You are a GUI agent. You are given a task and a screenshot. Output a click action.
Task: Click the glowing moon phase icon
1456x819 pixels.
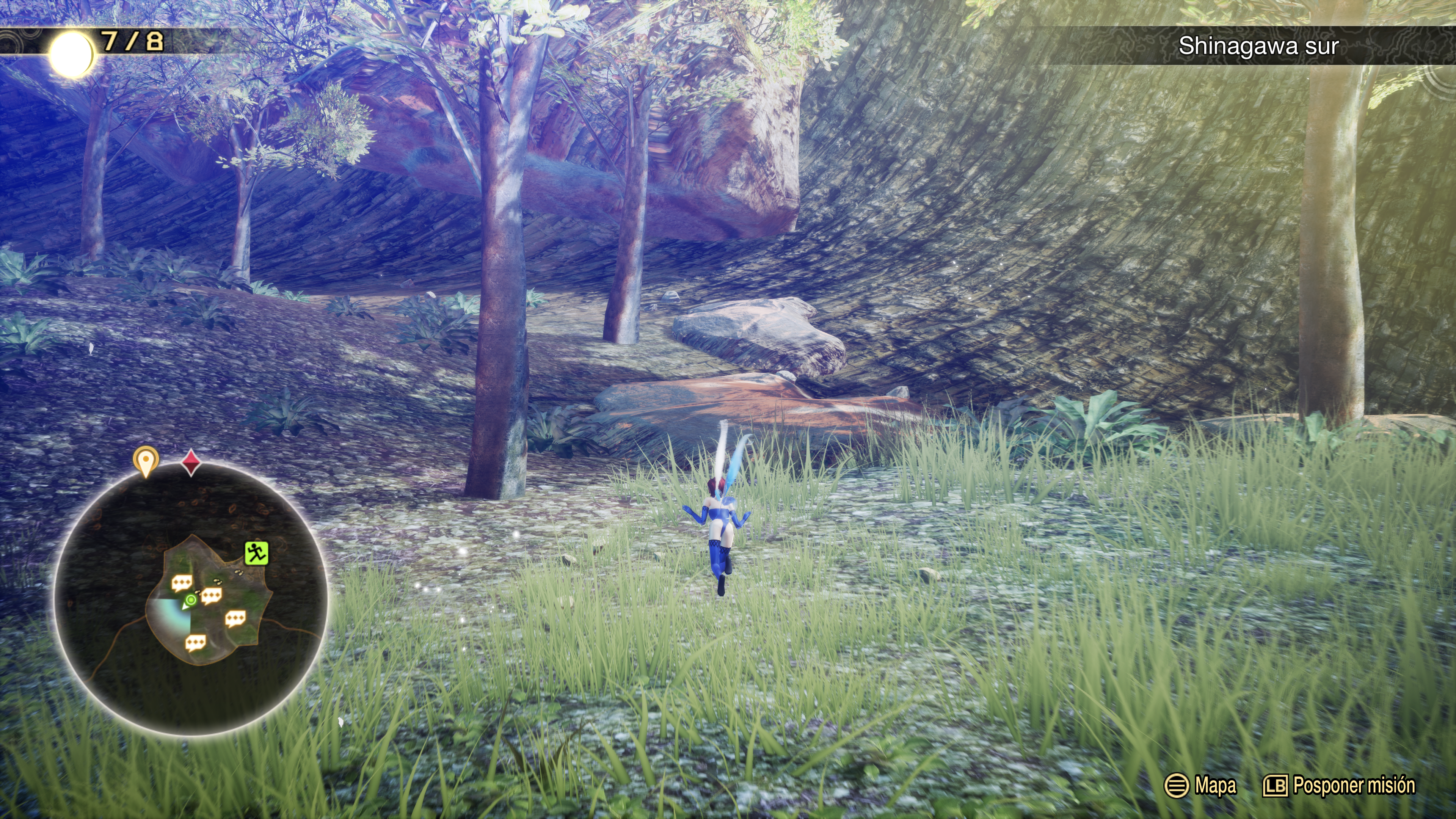[x=71, y=54]
